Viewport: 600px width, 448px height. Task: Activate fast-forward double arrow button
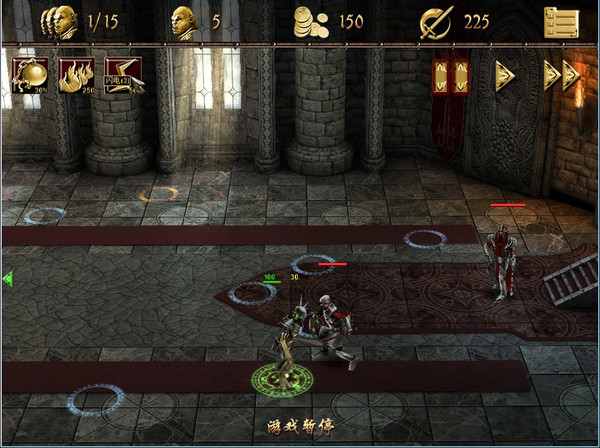tap(561, 76)
